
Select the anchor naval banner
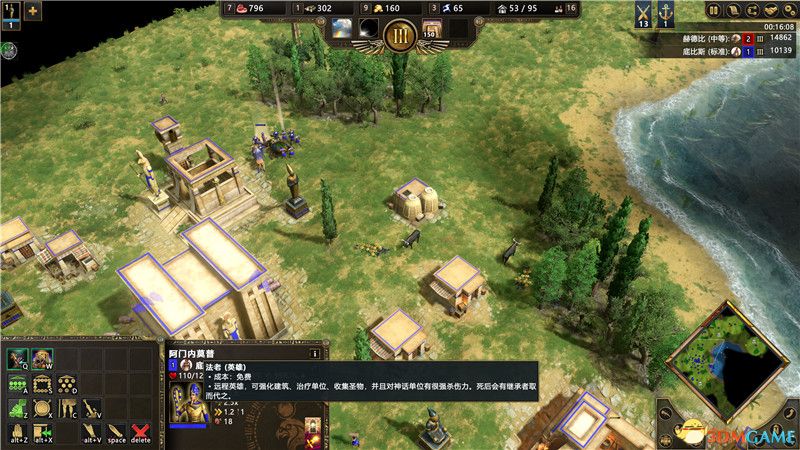pyautogui.click(x=666, y=13)
